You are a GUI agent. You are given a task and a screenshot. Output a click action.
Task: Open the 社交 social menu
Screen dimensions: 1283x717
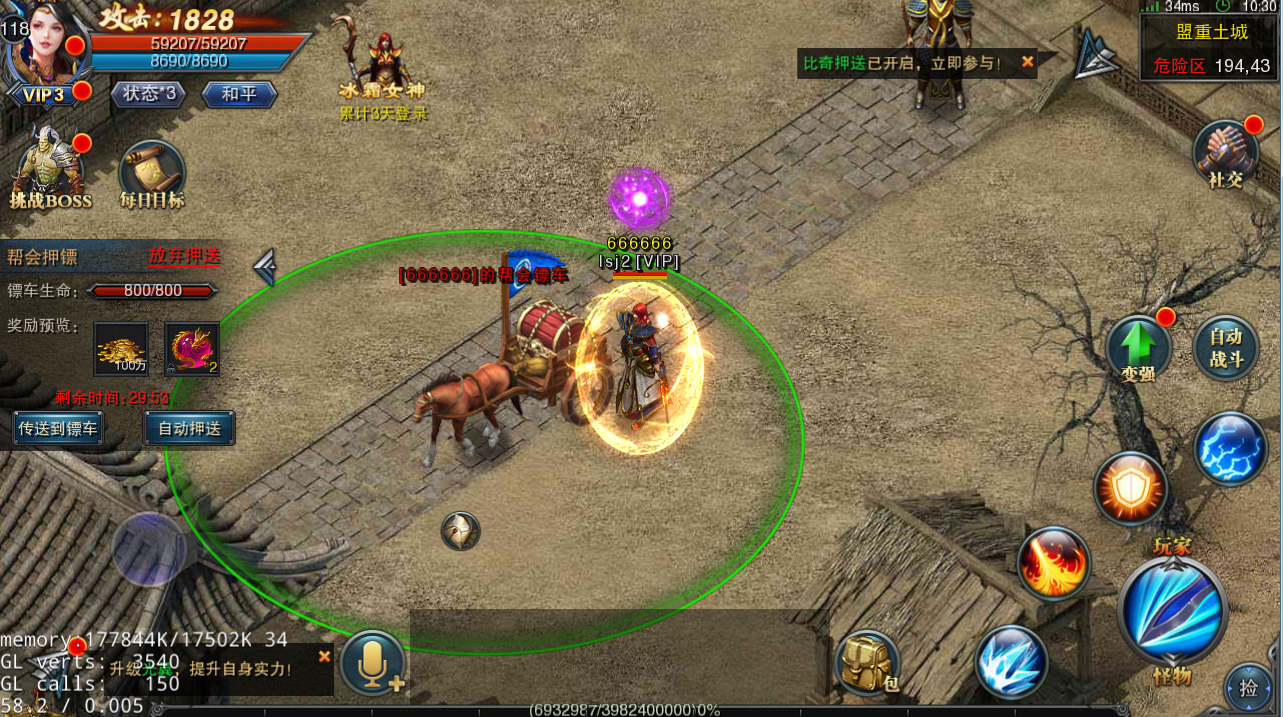click(1225, 155)
